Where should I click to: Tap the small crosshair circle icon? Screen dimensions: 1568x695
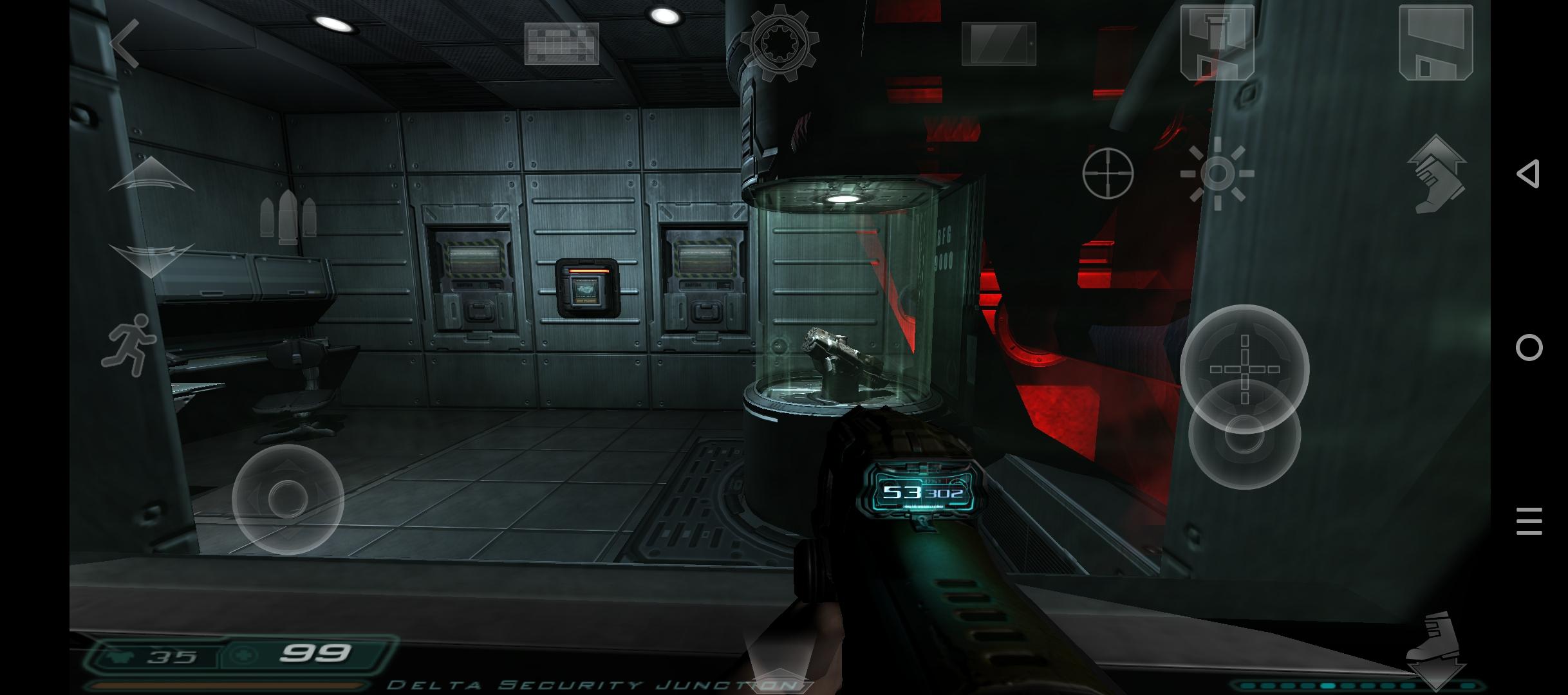pos(1108,173)
